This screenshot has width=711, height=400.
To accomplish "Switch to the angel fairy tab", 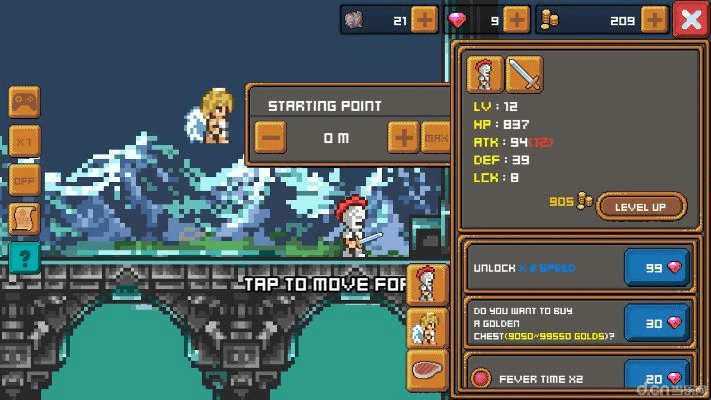I will point(427,327).
